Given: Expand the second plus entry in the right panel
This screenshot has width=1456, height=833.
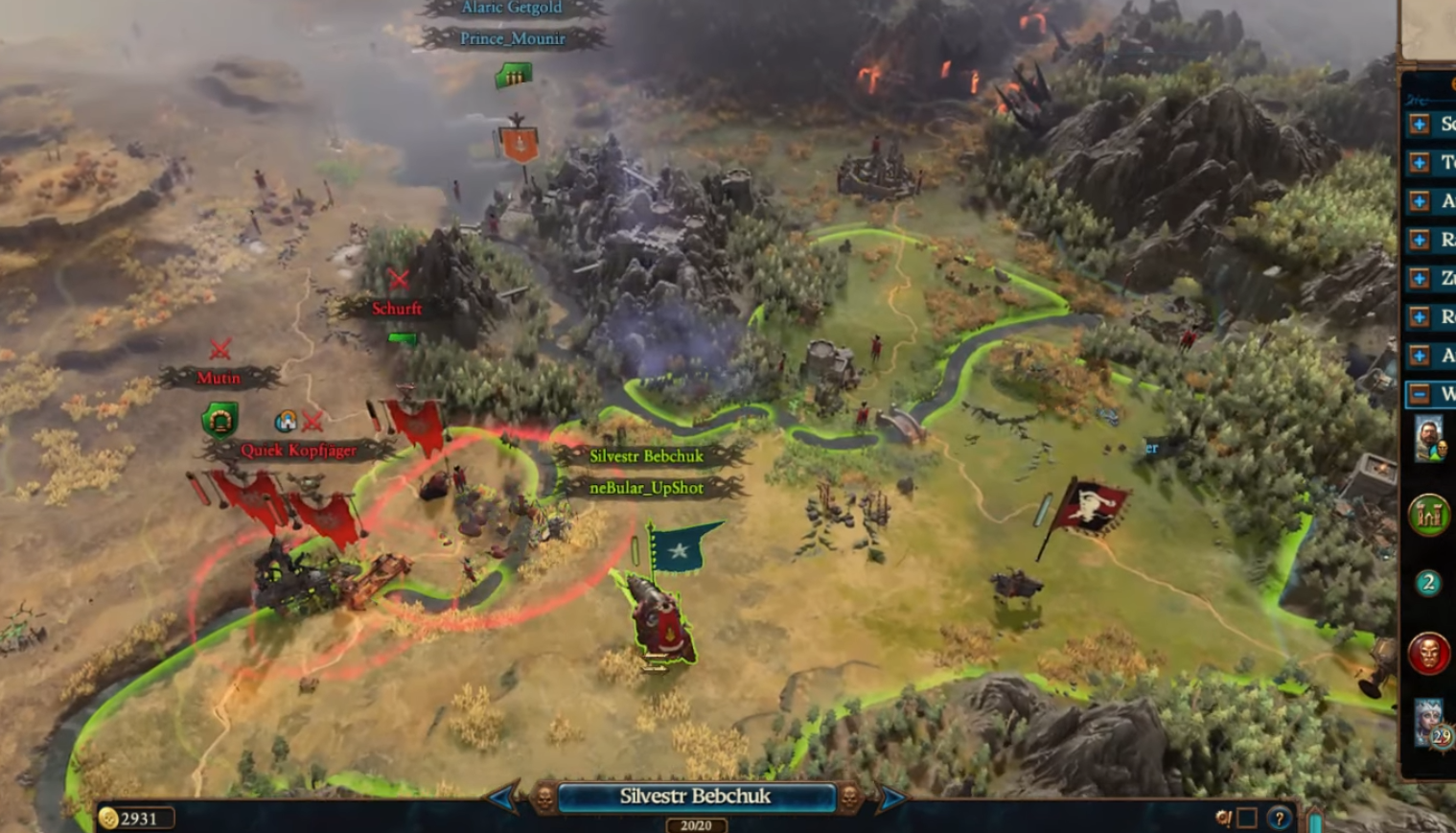Looking at the screenshot, I should (x=1418, y=161).
